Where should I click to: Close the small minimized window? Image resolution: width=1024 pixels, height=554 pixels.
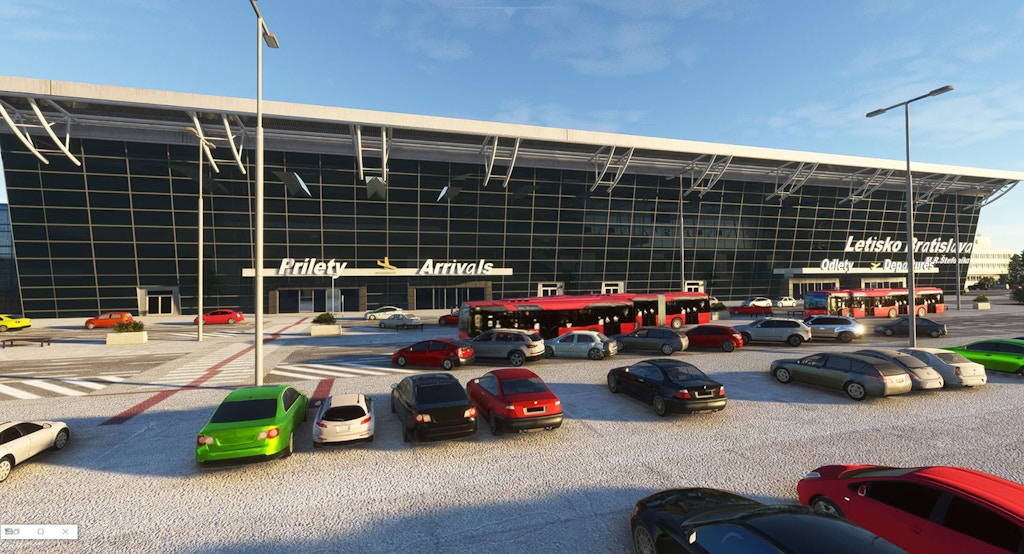coord(65,532)
